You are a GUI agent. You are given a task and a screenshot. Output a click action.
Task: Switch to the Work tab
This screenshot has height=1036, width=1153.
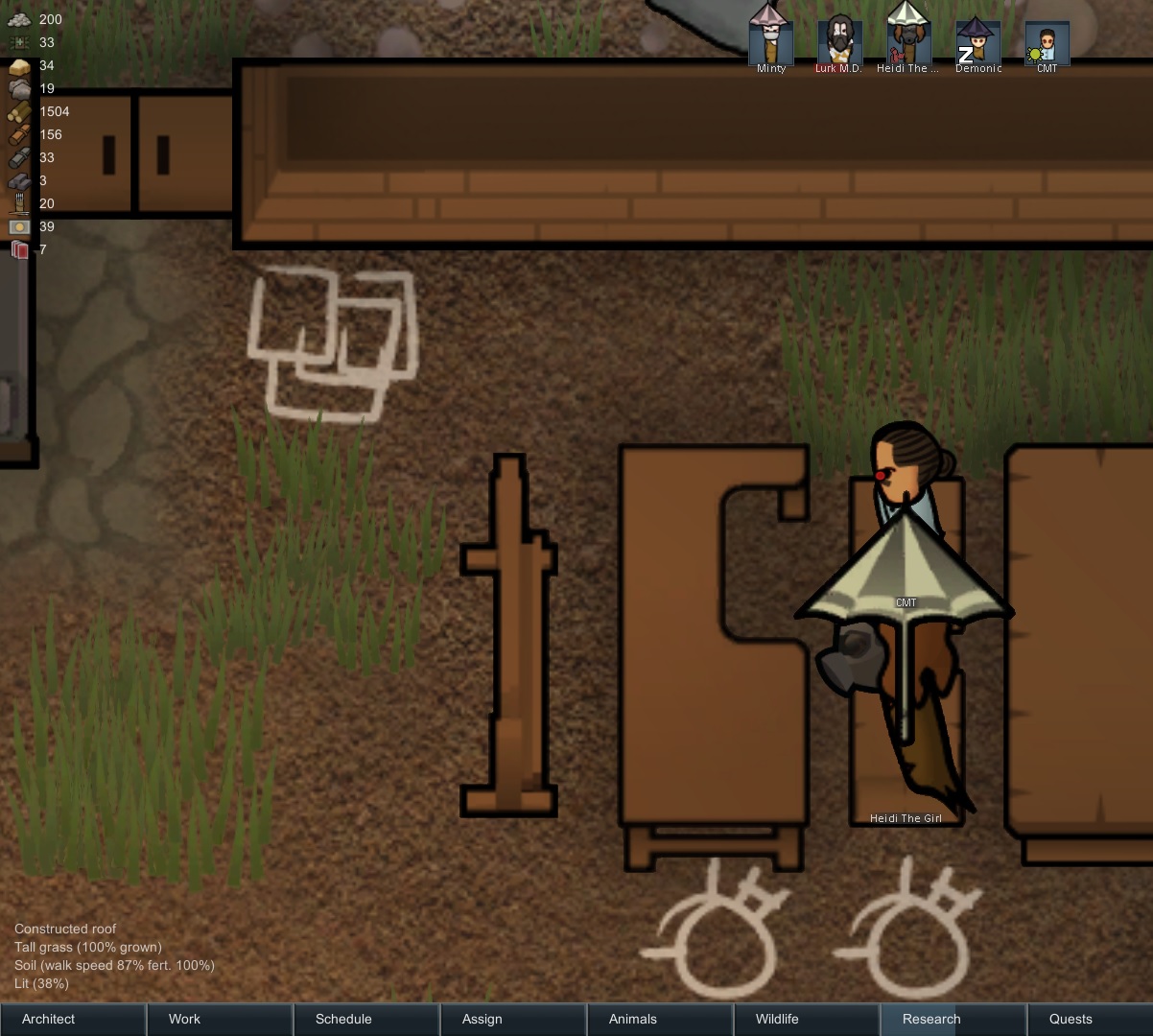[220, 1019]
